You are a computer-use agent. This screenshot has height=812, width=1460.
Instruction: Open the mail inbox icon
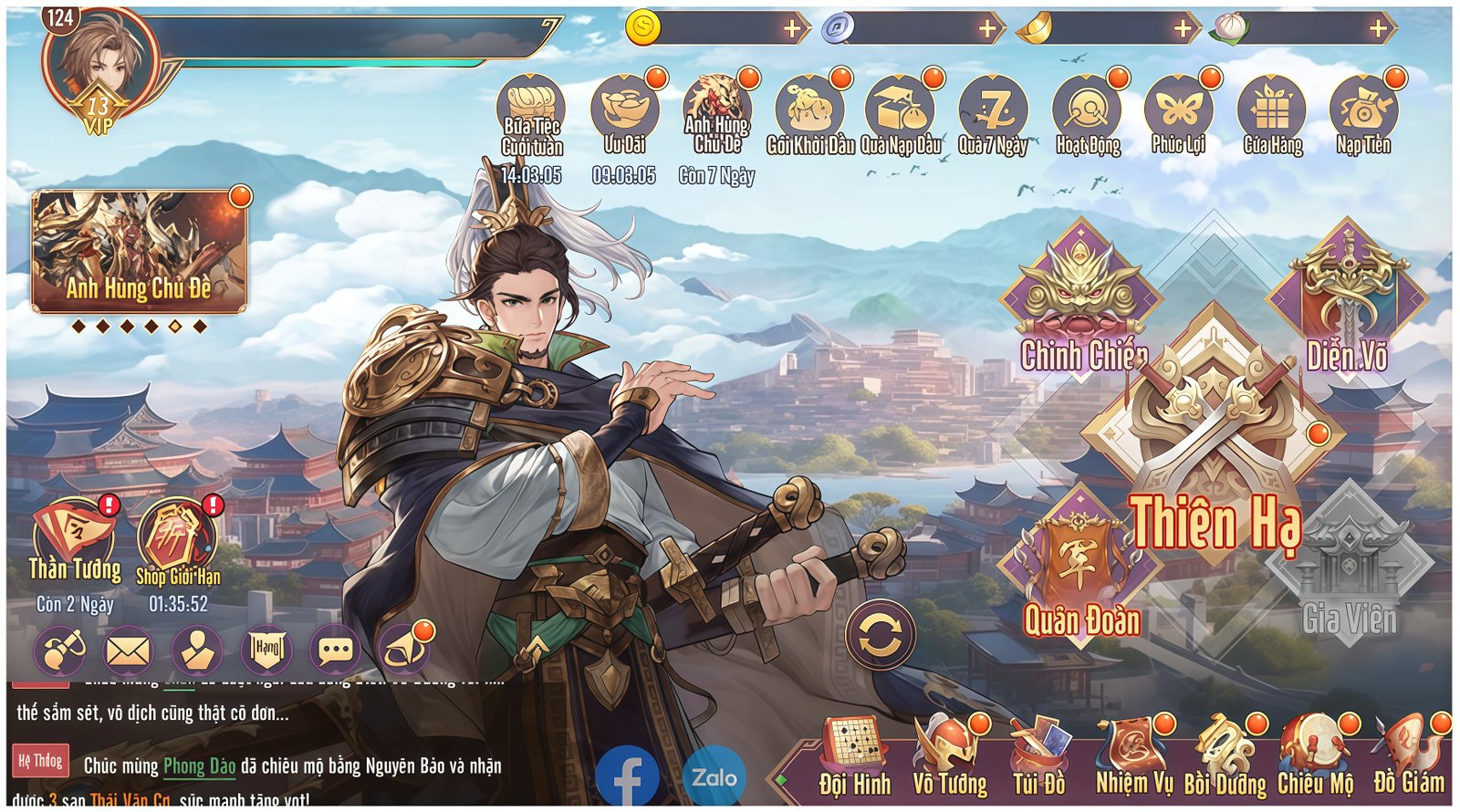pos(128,650)
